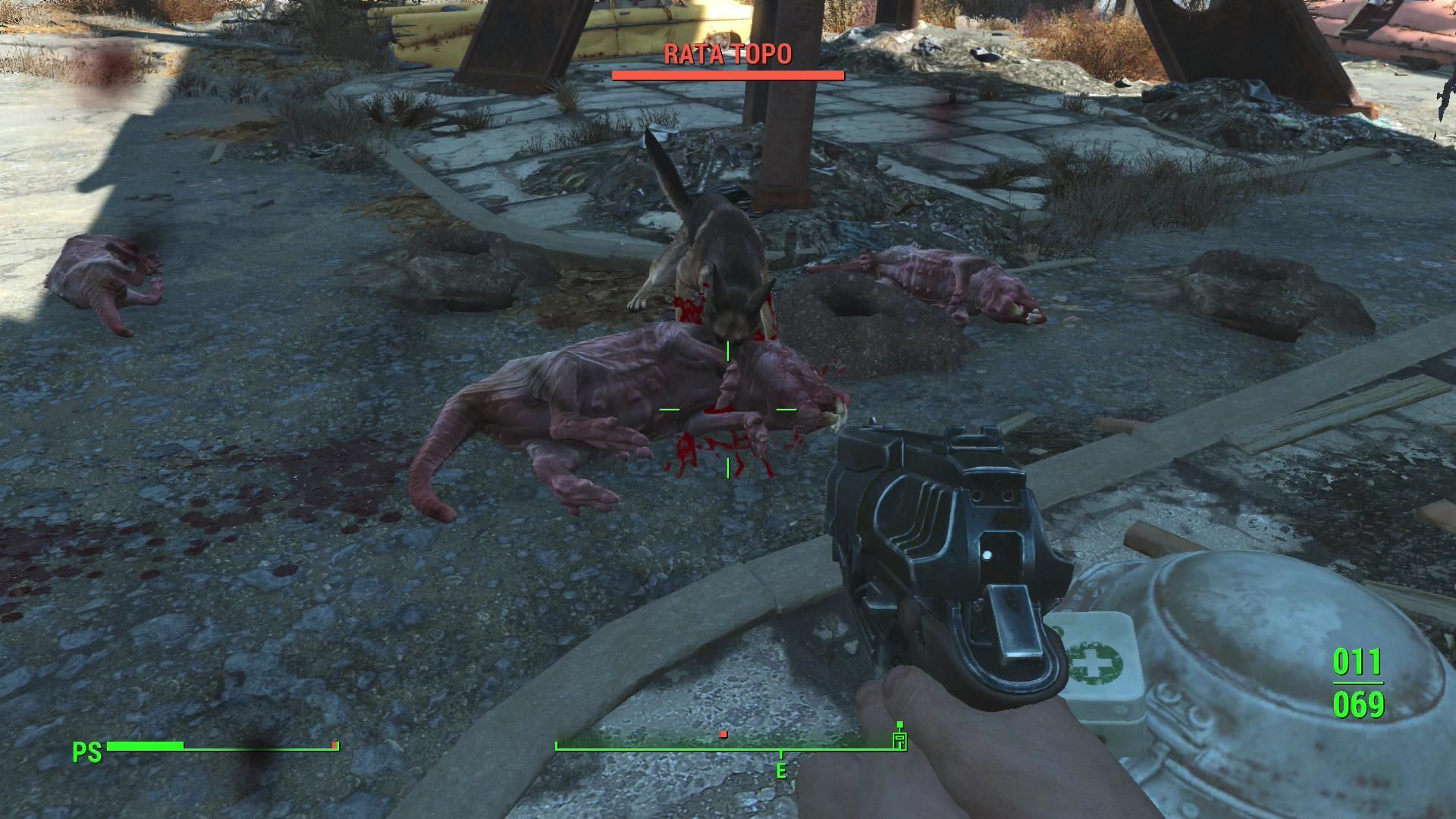
Task: Click the red enemy marker on the compass
Action: pos(723,734)
